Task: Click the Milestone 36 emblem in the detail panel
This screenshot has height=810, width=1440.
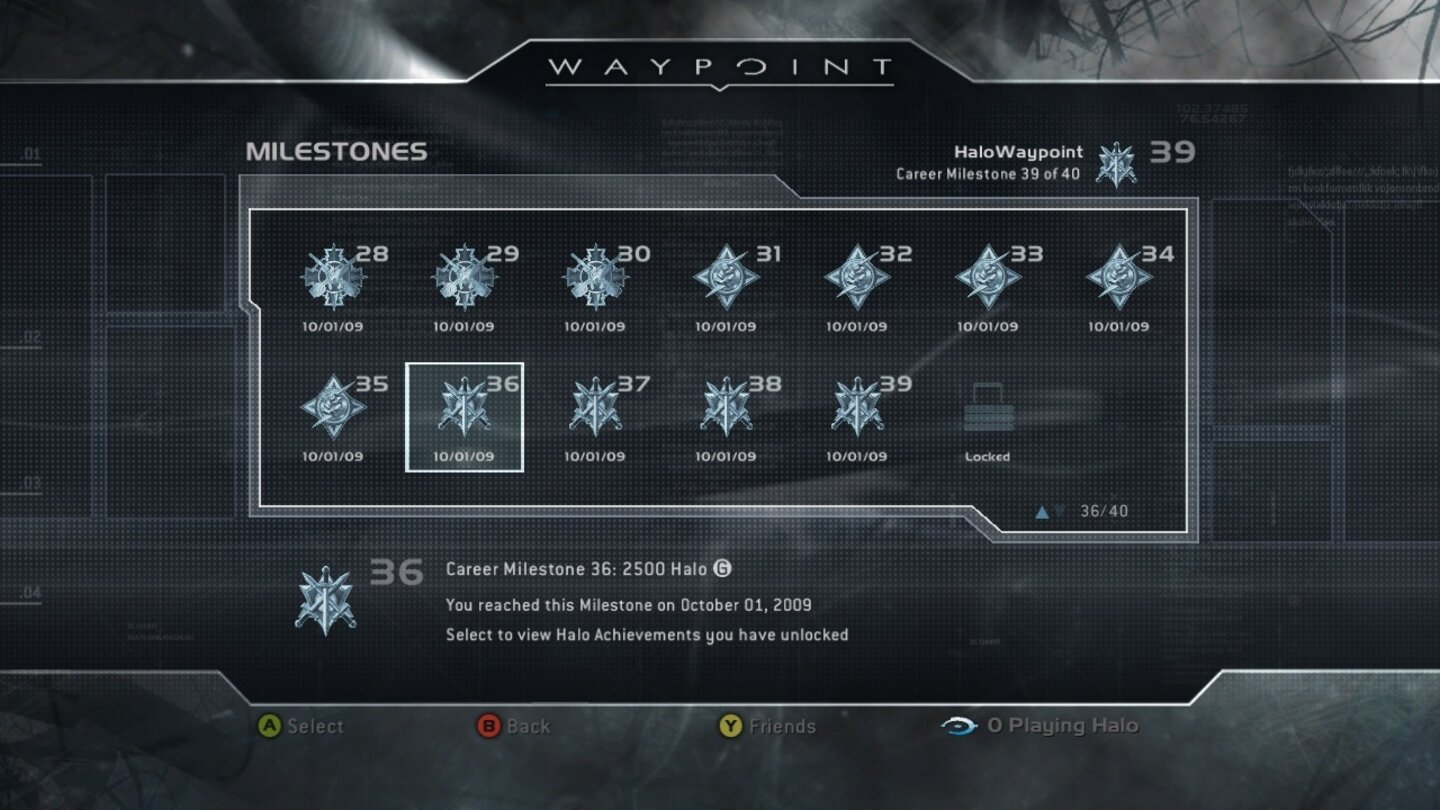Action: click(x=330, y=595)
